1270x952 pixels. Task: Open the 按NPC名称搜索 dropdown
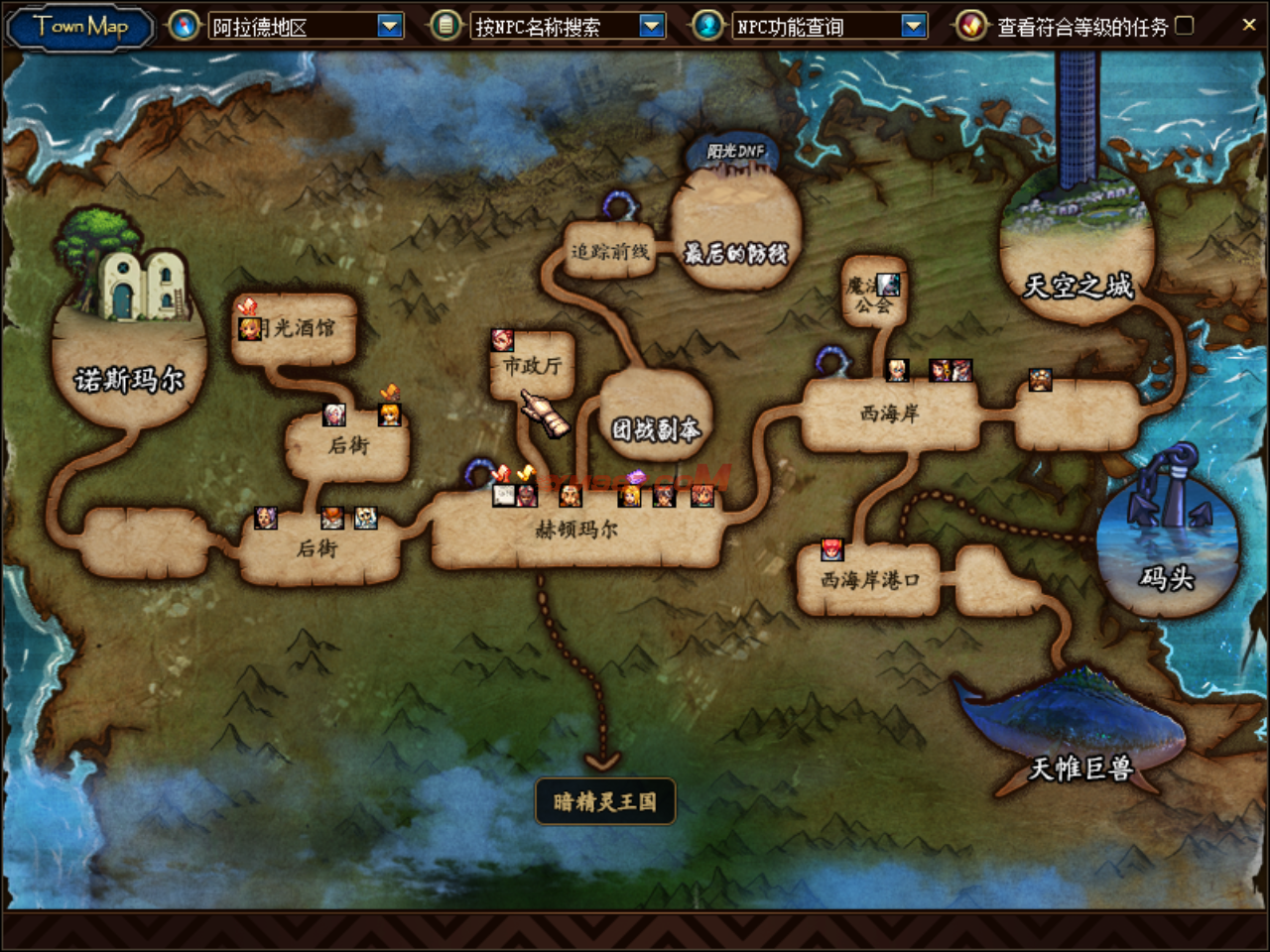pyautogui.click(x=651, y=27)
